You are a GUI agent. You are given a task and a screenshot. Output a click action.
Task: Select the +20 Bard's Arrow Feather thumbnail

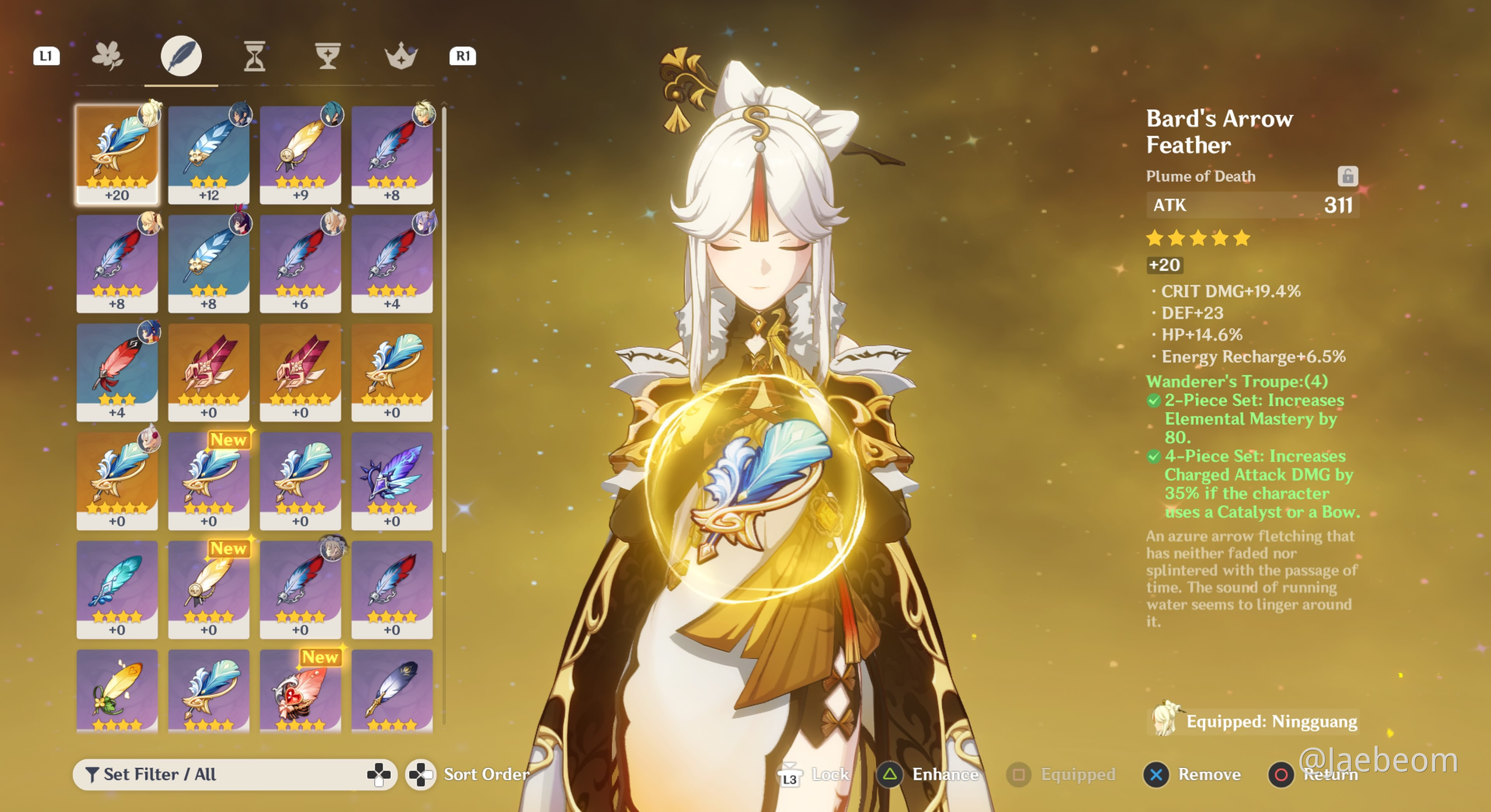pos(117,153)
